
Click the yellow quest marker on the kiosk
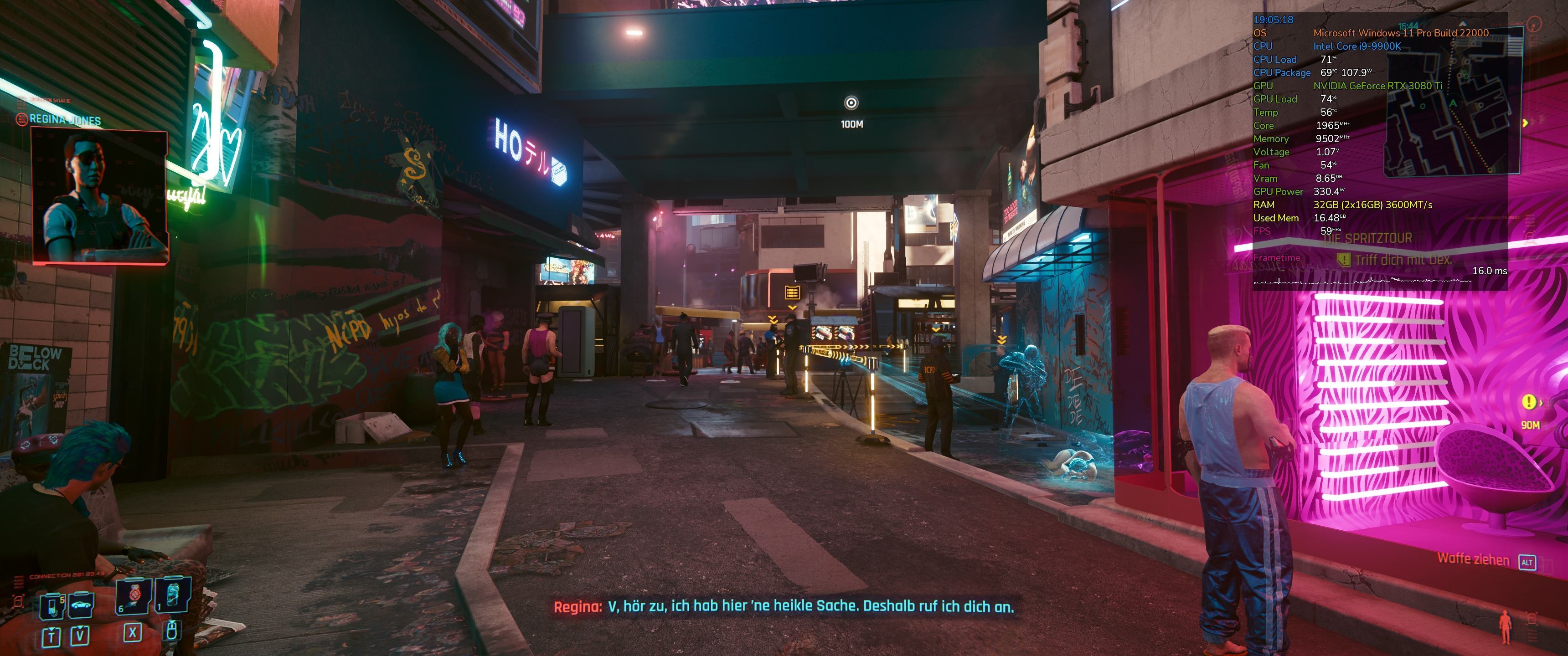[x=791, y=293]
